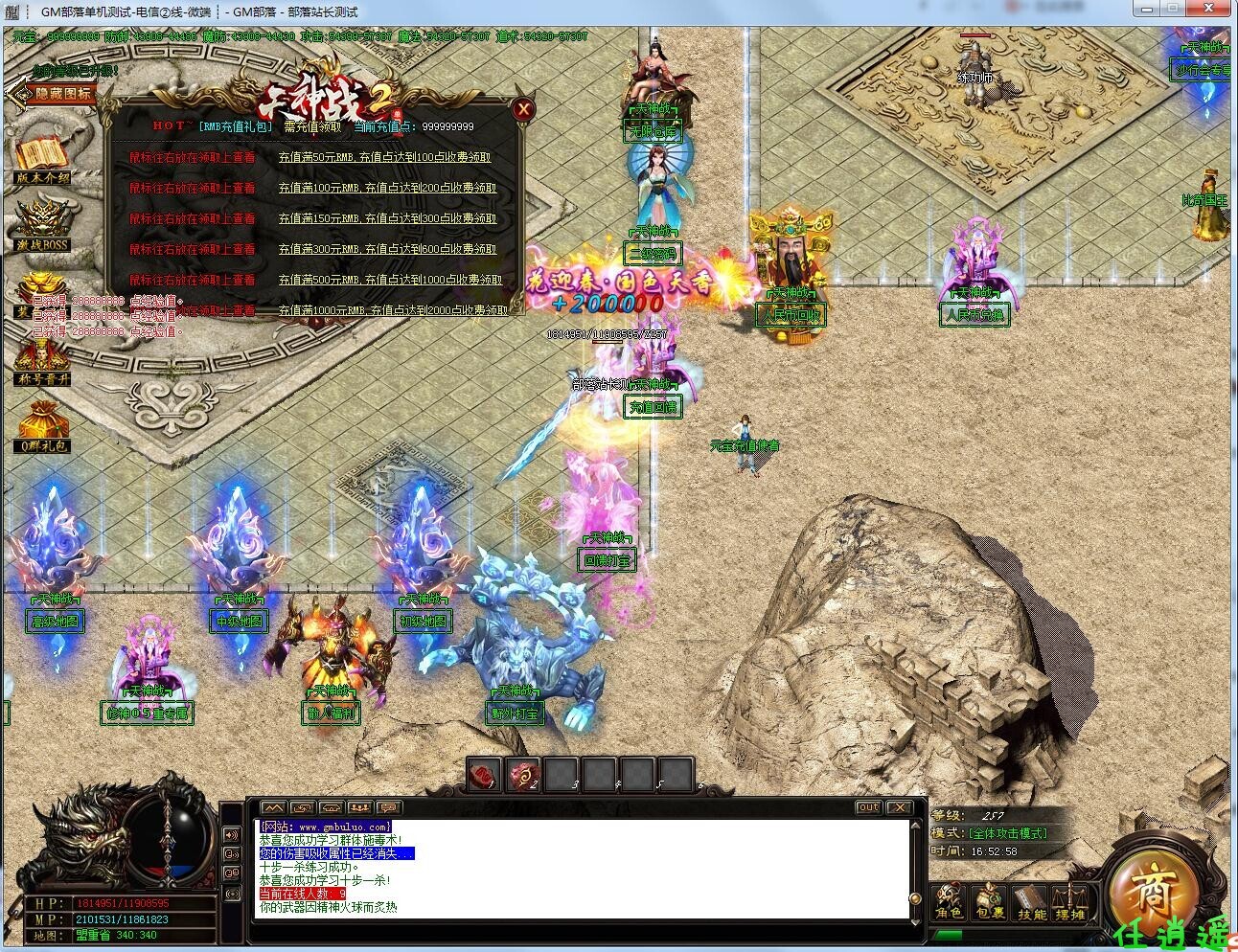Open the 技能 skills book
Viewport: 1238px width, 952px height.
coord(1032,900)
